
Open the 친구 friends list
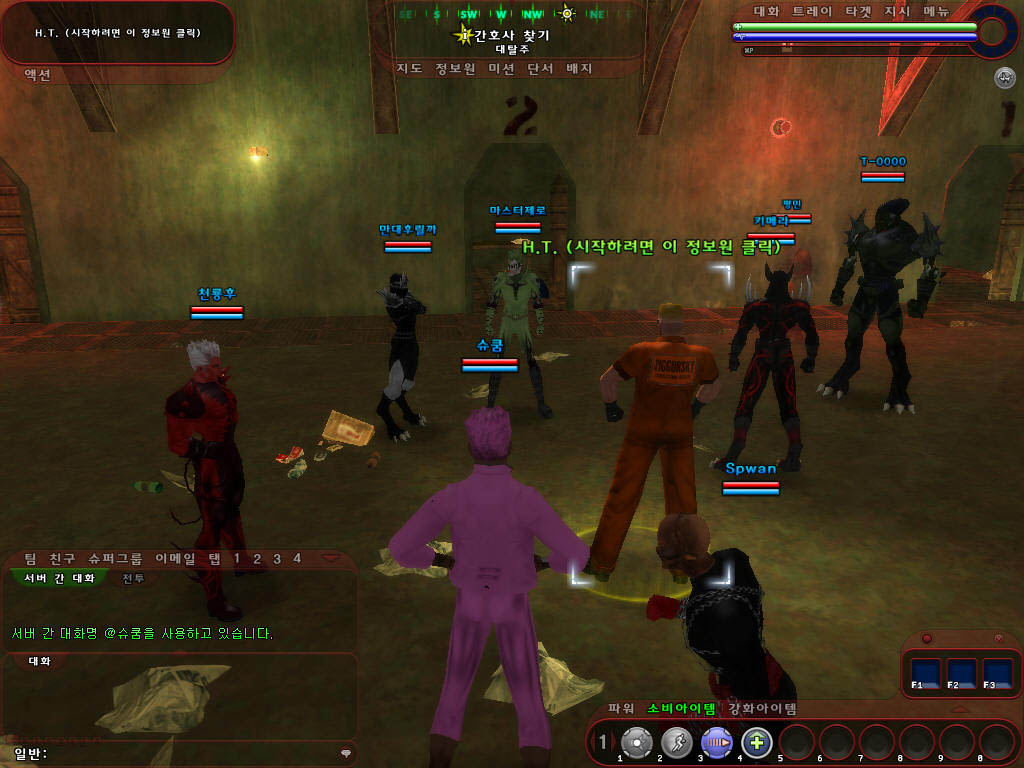coord(62,558)
